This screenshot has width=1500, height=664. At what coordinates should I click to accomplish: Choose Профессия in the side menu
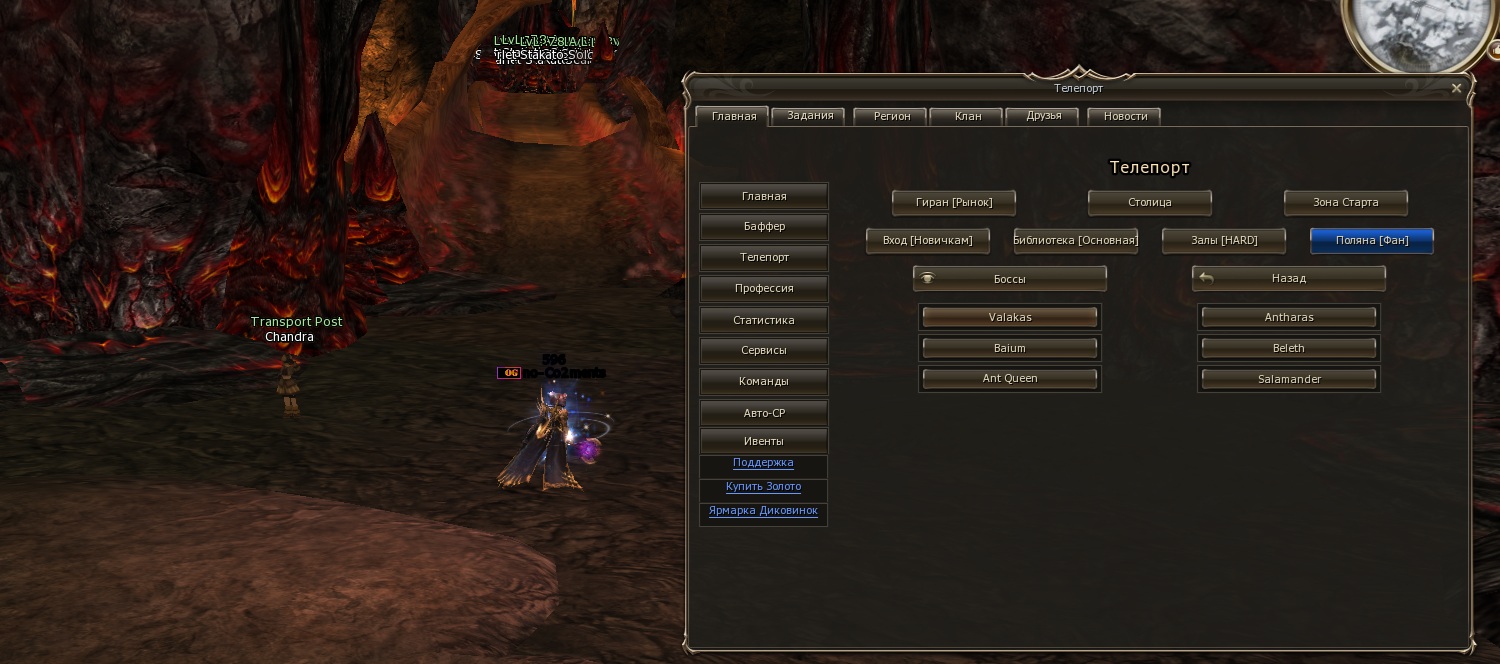pos(764,288)
